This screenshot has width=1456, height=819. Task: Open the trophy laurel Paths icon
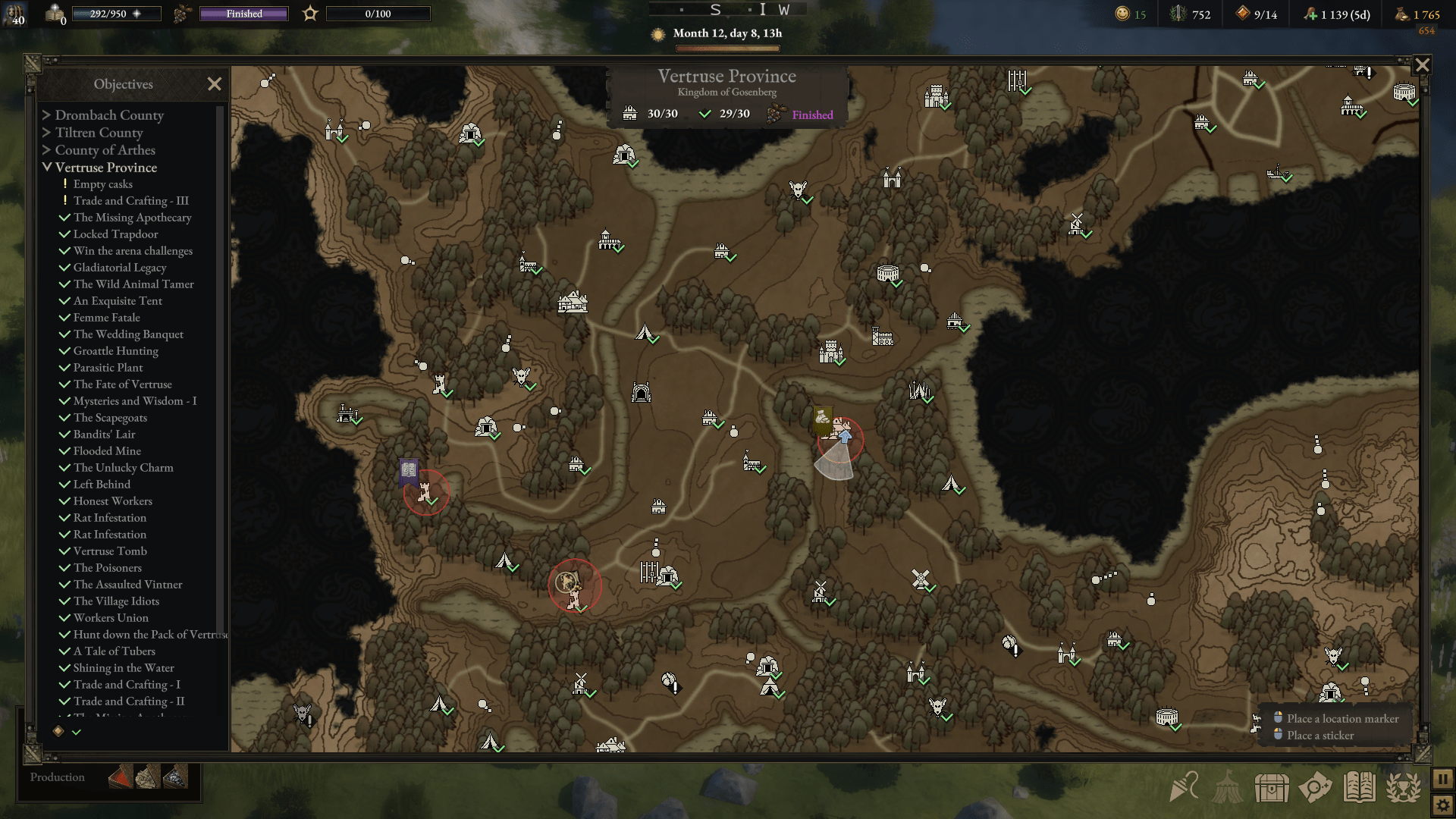click(1407, 787)
